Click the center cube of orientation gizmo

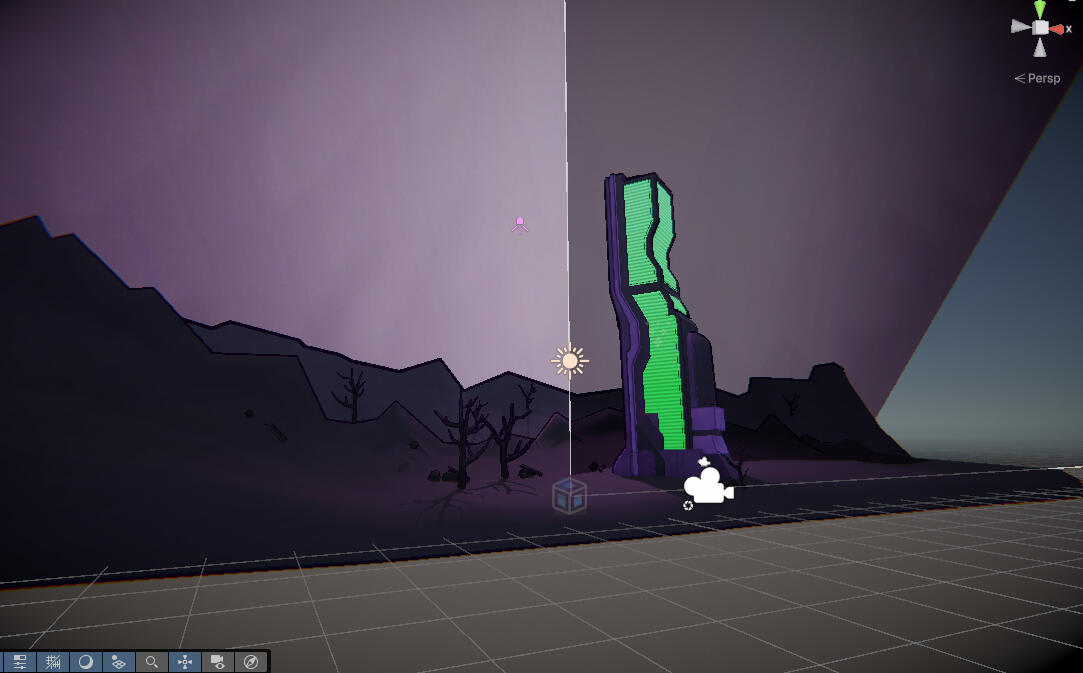point(1040,28)
